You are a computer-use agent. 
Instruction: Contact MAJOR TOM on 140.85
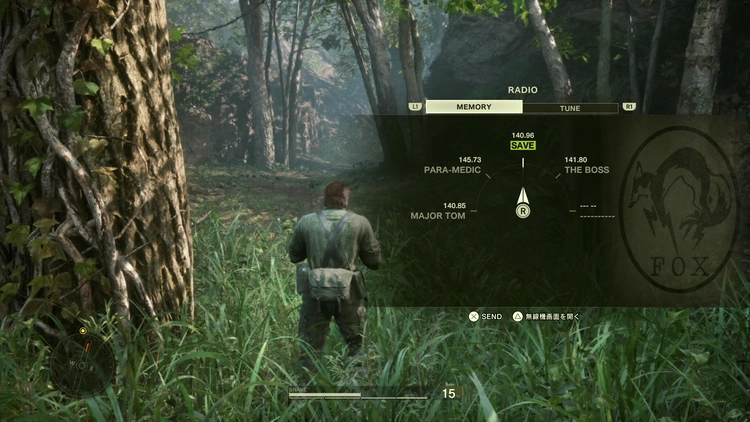438,215
